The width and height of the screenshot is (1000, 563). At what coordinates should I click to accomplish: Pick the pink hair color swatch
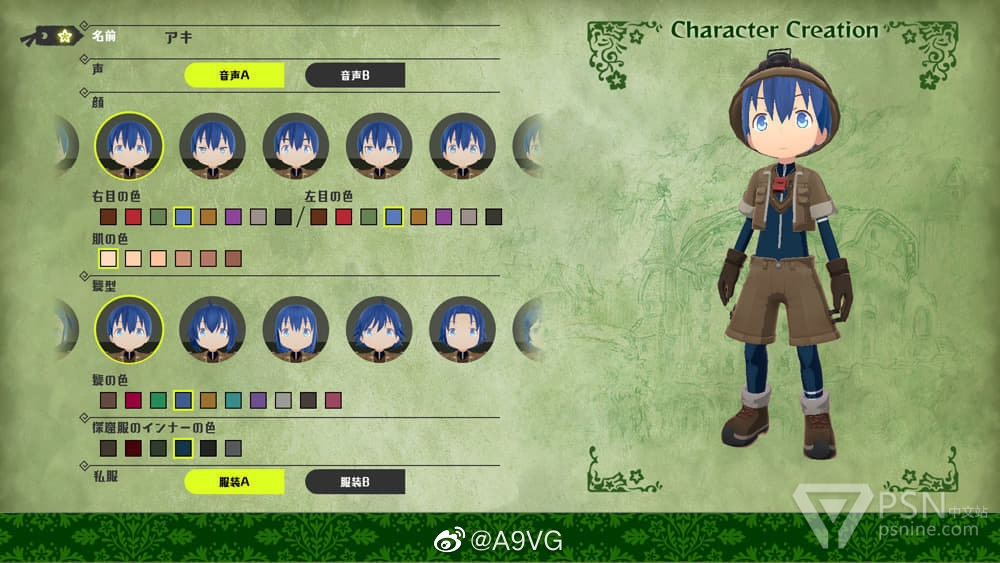[333, 401]
